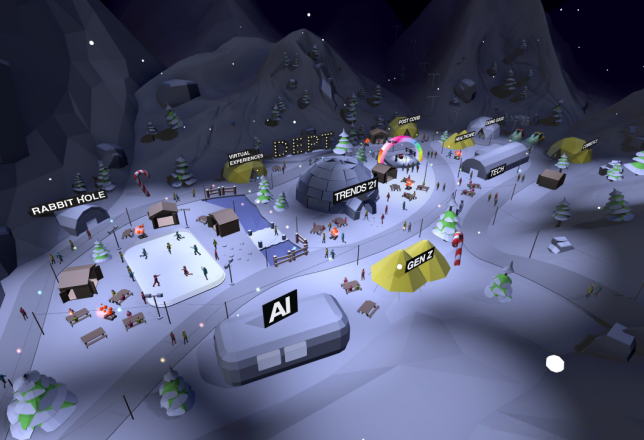
Task: Select the AI building label
Action: (x=280, y=309)
